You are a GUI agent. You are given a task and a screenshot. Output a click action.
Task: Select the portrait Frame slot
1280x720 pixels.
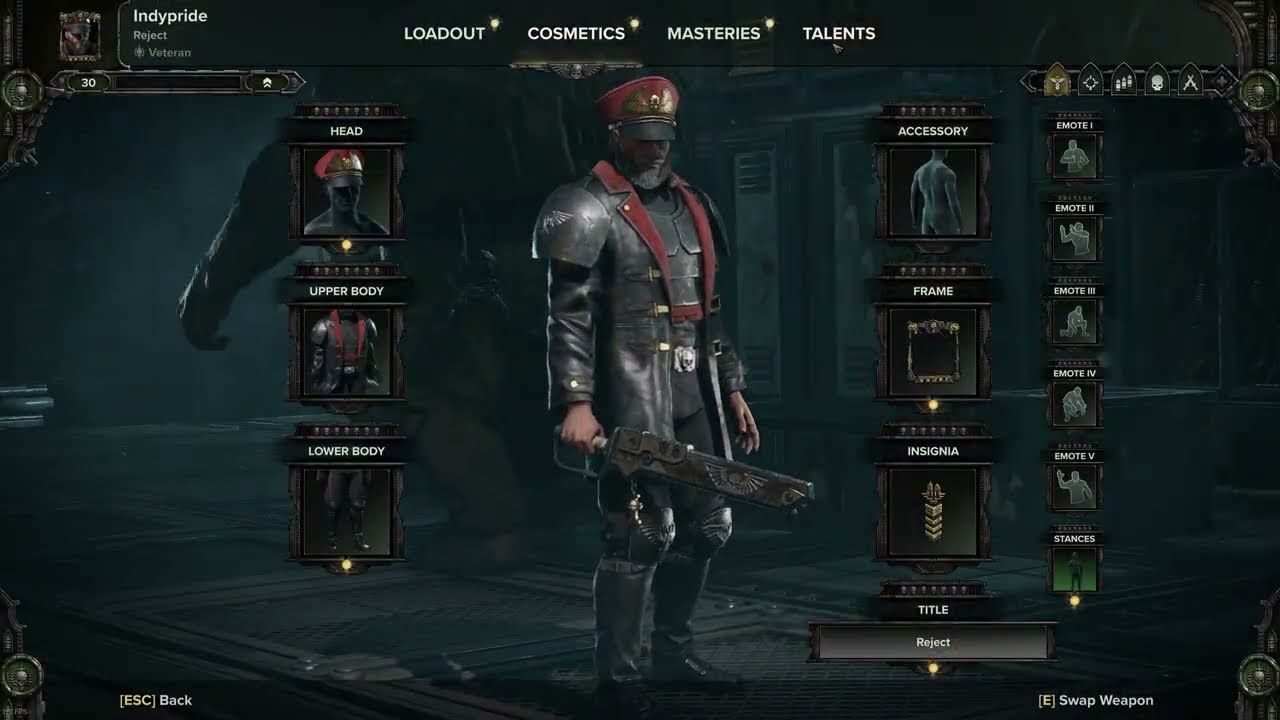pyautogui.click(x=933, y=352)
